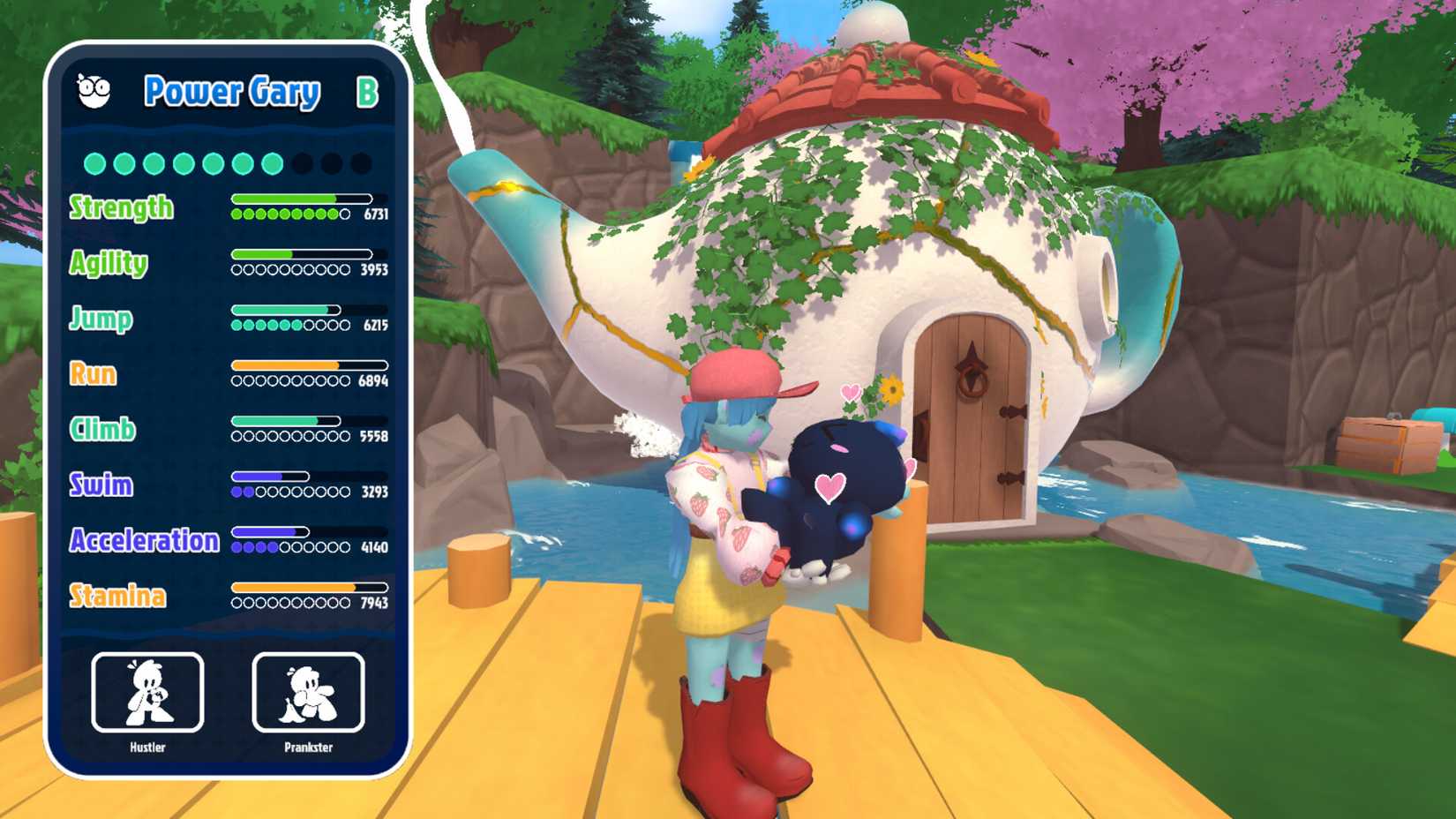
Task: Click the first filled teal level dot
Action: (x=97, y=162)
